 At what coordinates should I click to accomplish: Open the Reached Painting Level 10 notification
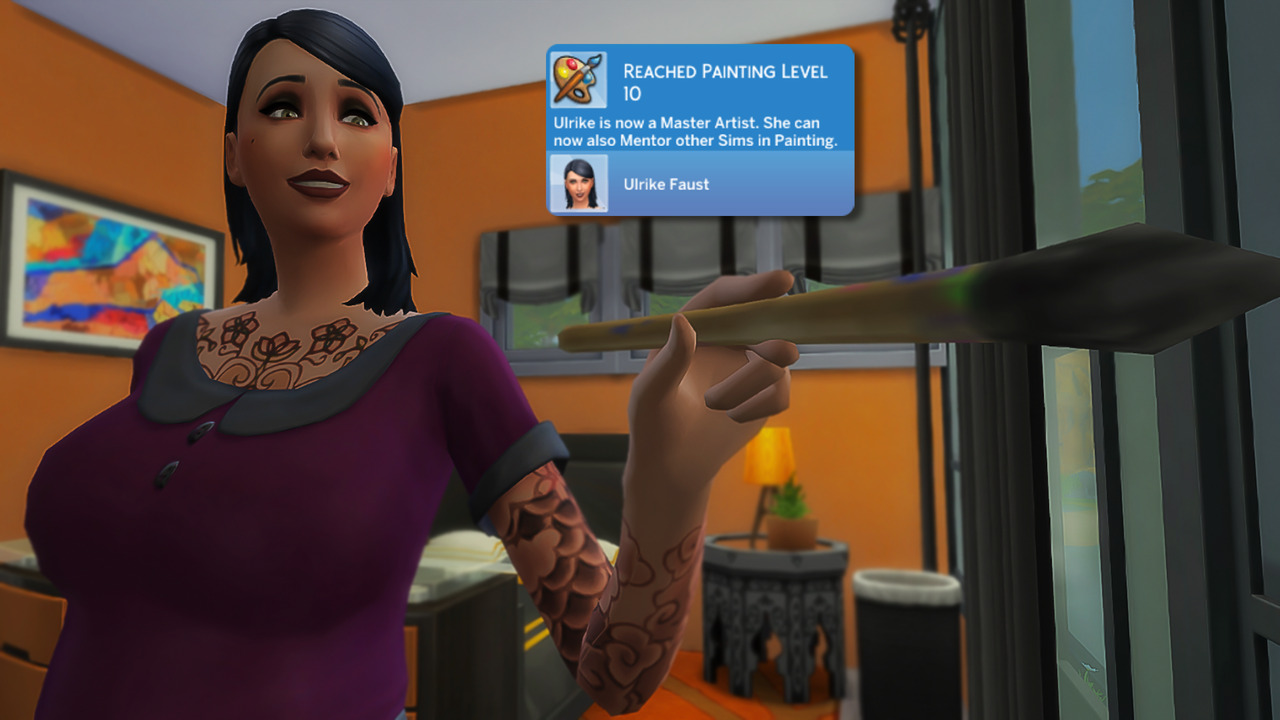(725, 82)
